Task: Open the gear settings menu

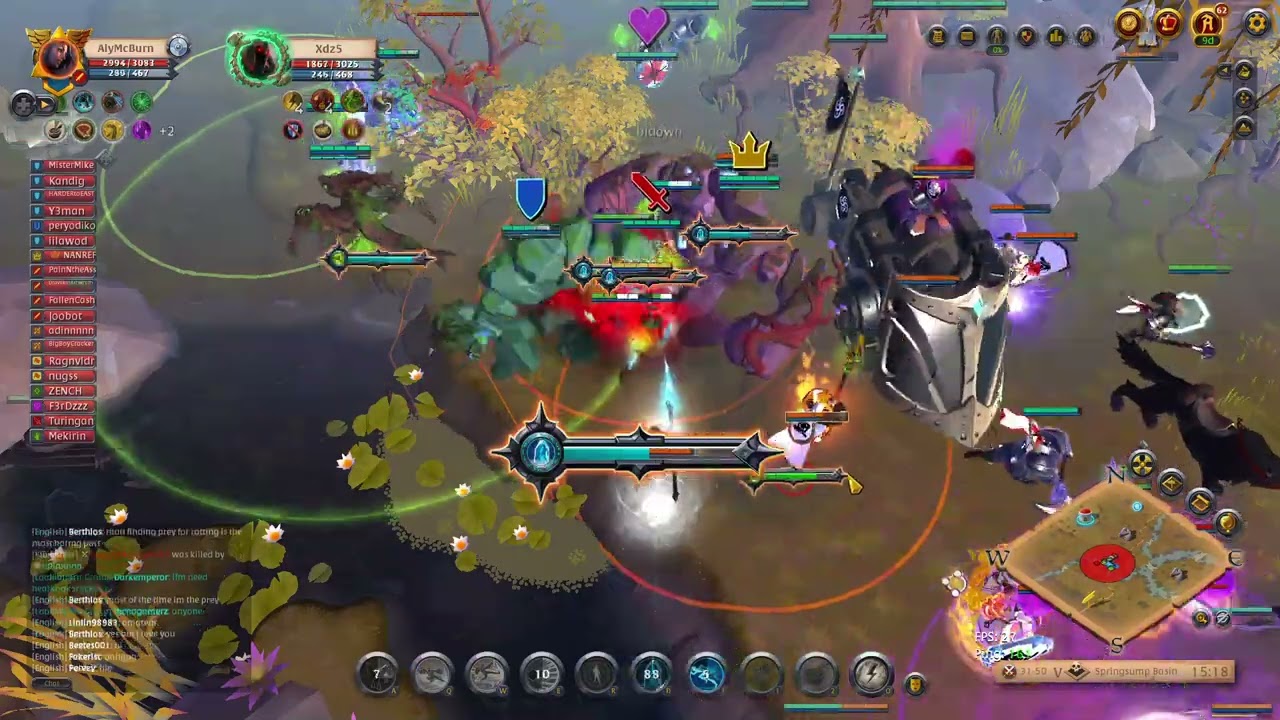Action: click(x=1256, y=22)
